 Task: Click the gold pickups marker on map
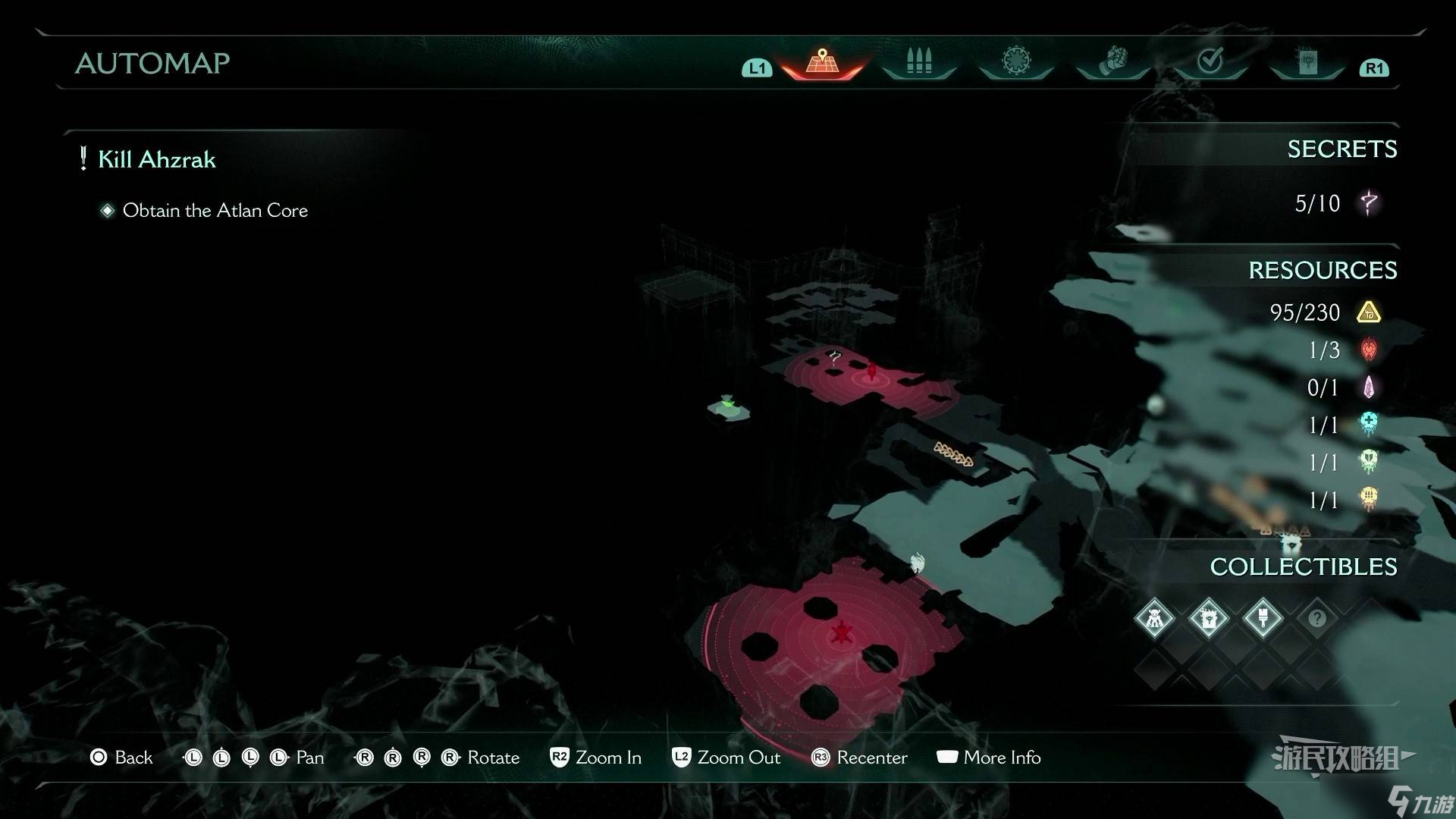tap(953, 454)
